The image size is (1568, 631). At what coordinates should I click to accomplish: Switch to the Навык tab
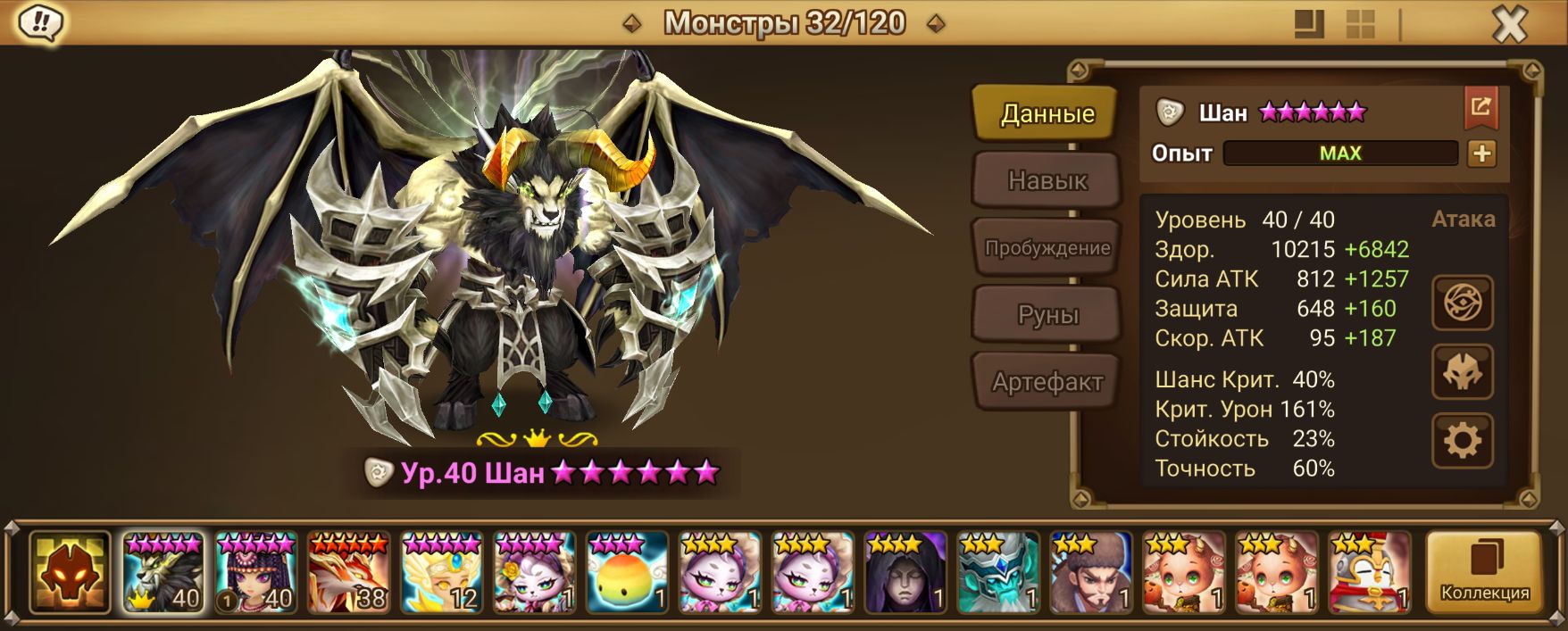click(1047, 180)
